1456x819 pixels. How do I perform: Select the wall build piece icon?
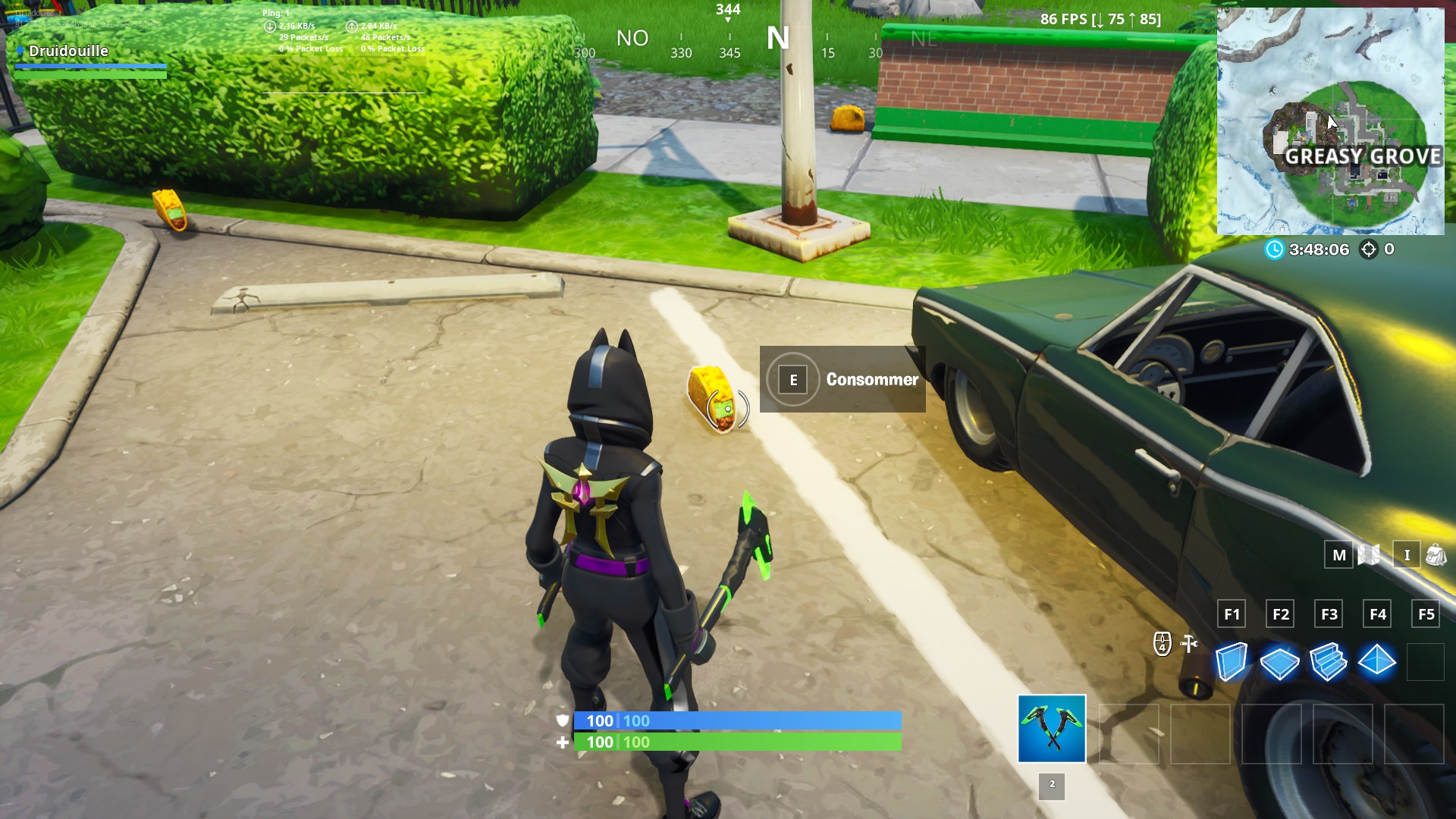tap(1232, 661)
